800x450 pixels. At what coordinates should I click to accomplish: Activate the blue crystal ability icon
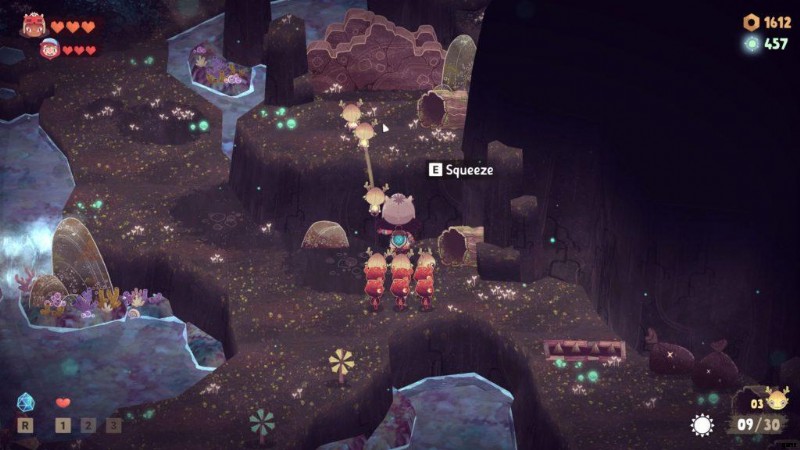(26, 403)
